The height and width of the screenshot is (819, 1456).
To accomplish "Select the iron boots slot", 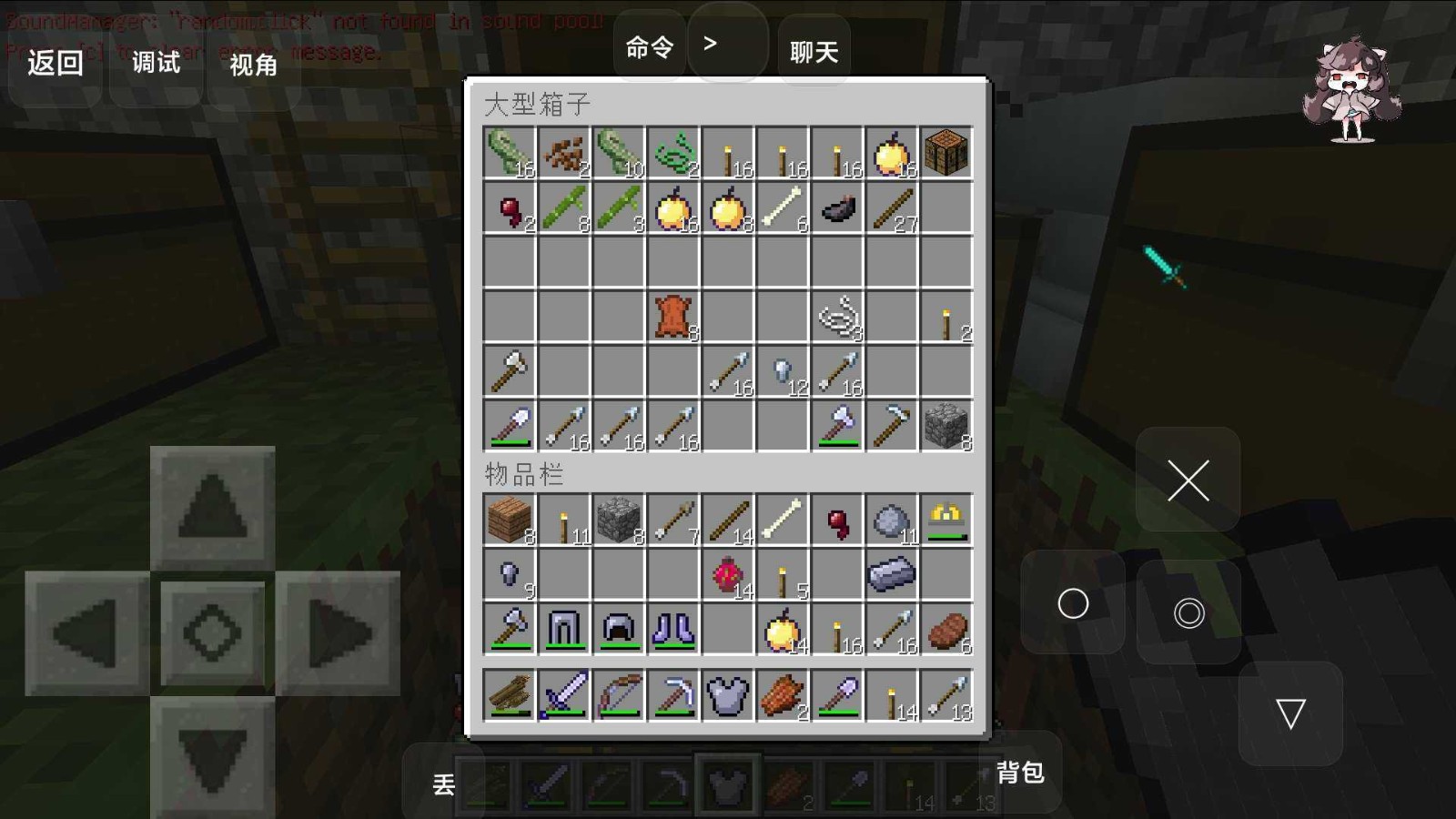I will [672, 629].
